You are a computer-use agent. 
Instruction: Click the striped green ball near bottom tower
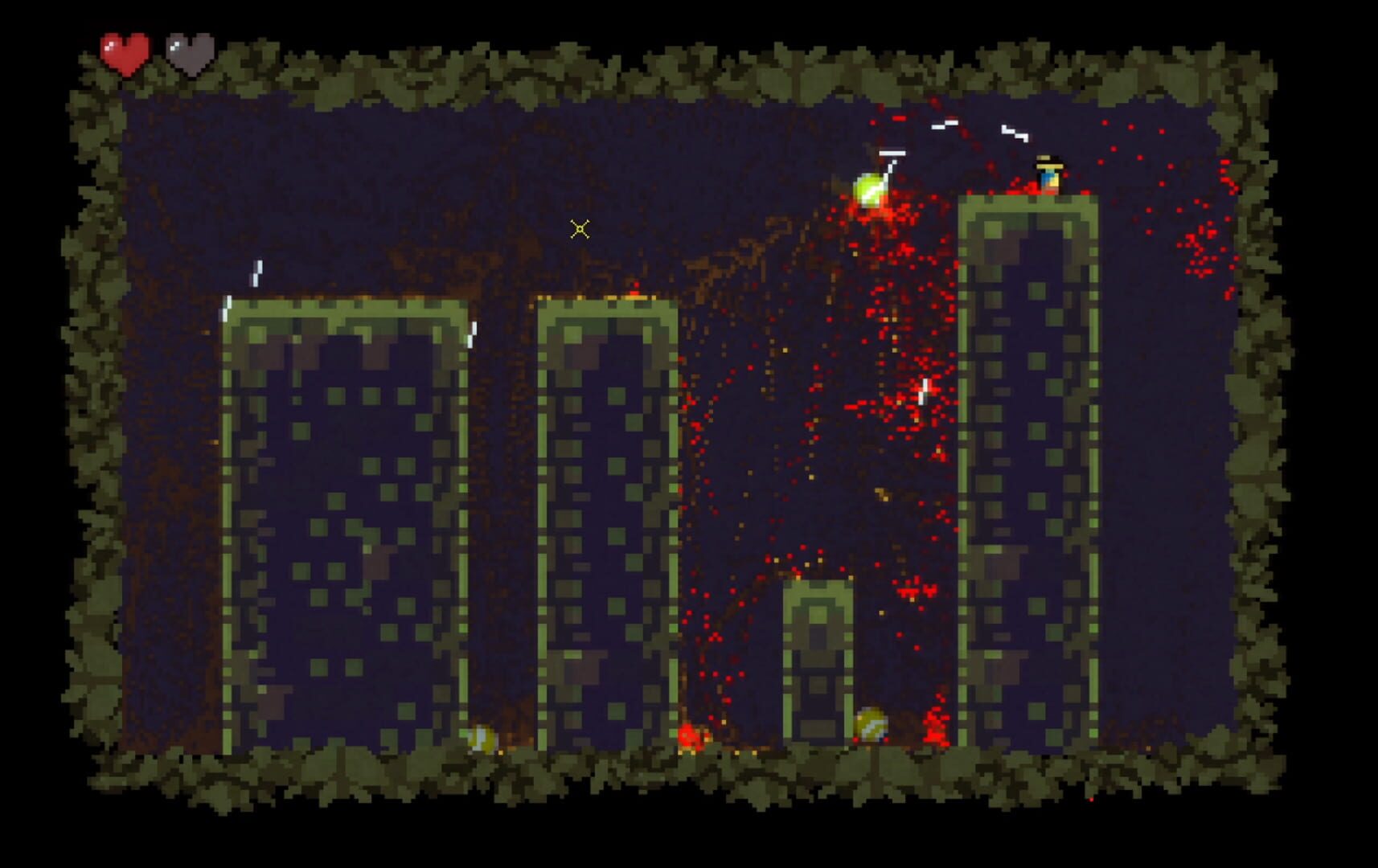pyautogui.click(x=870, y=723)
